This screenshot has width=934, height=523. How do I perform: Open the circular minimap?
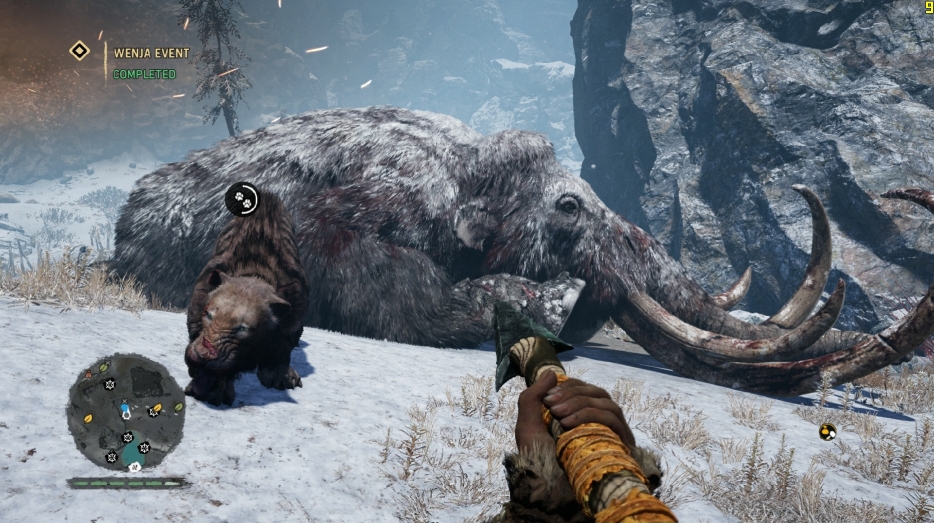[x=126, y=412]
